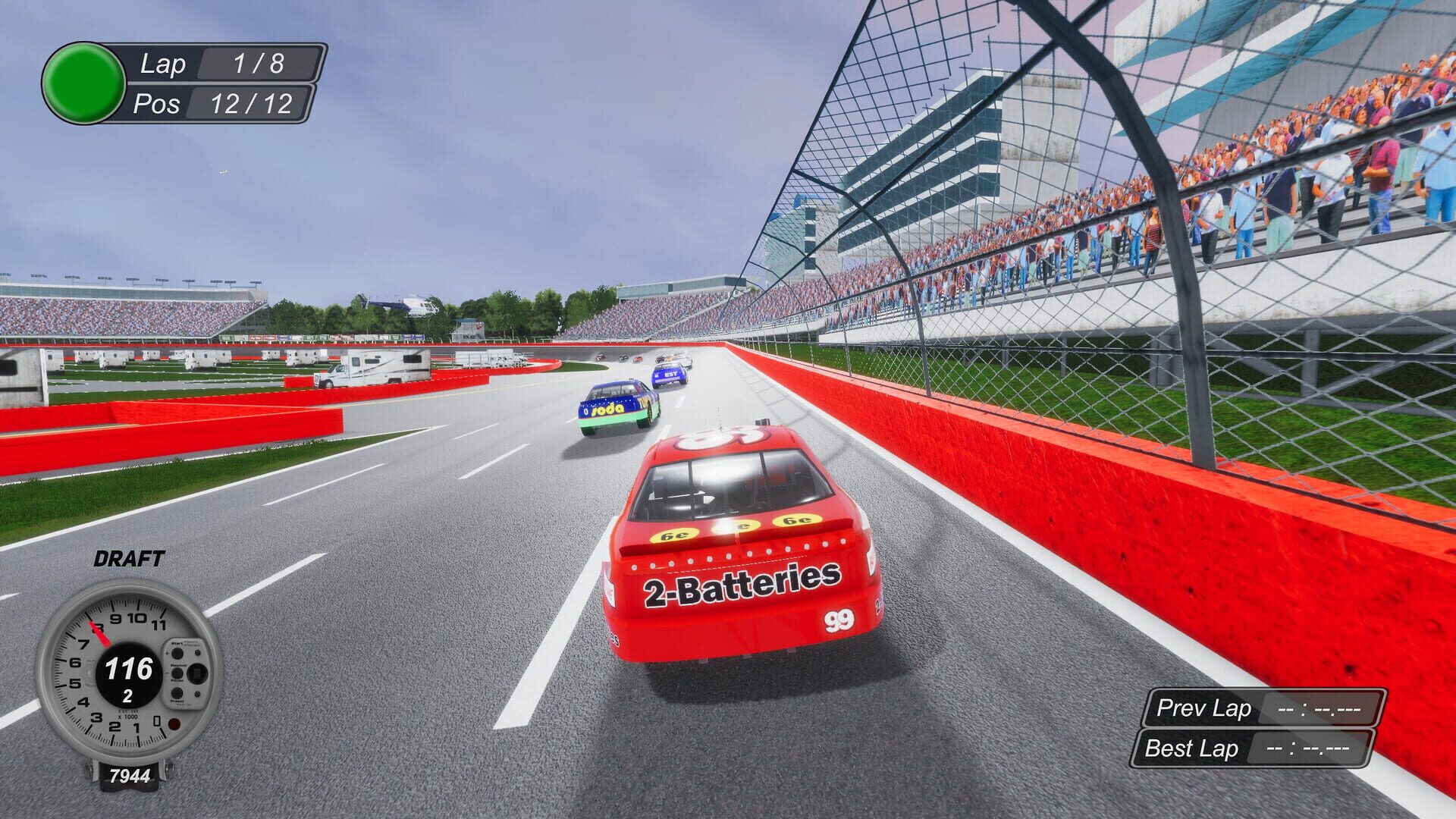Click the DRAFT indicator label
Image resolution: width=1456 pixels, height=819 pixels.
(x=129, y=559)
